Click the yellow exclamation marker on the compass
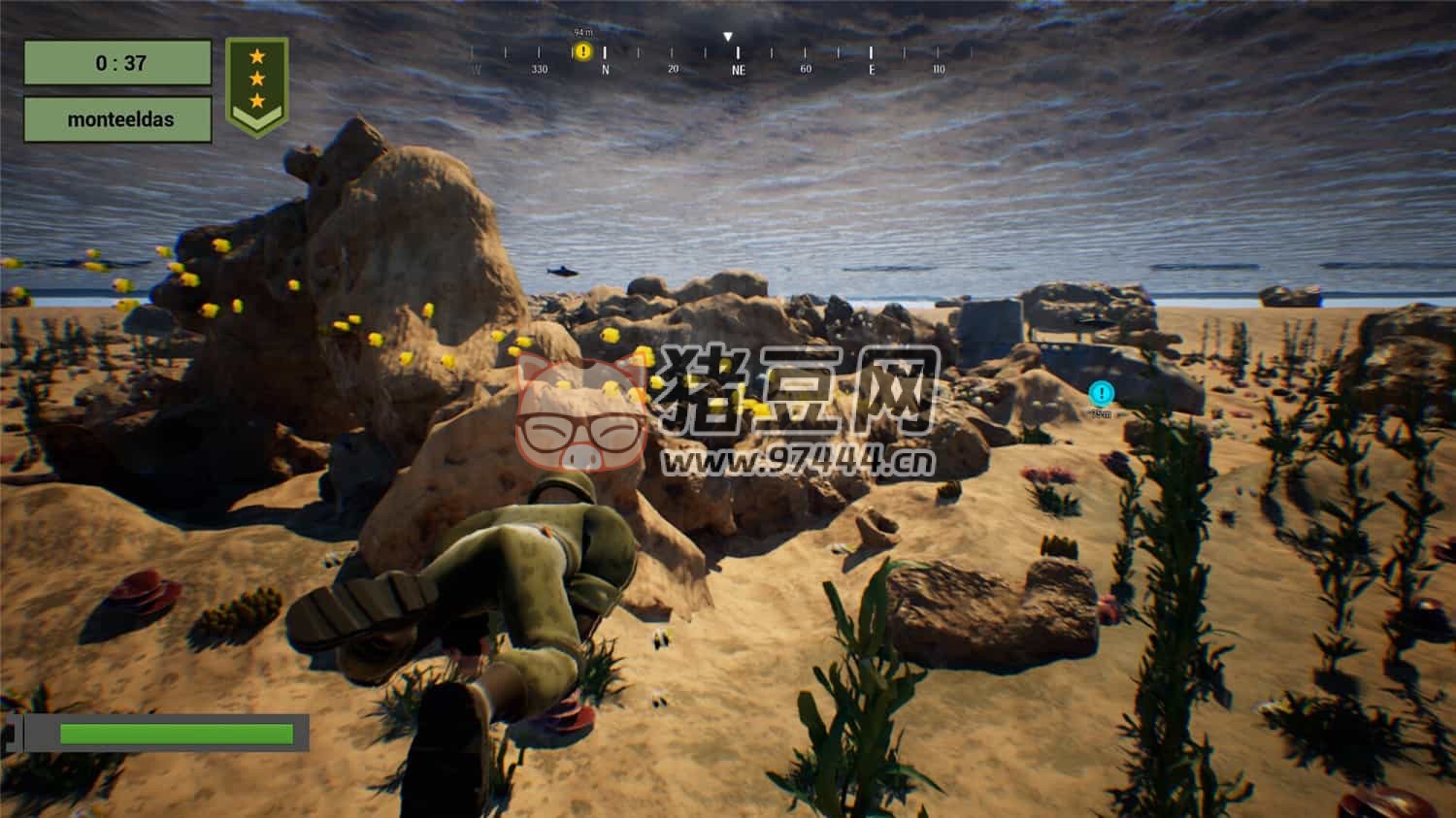Image resolution: width=1456 pixels, height=818 pixels. click(582, 51)
